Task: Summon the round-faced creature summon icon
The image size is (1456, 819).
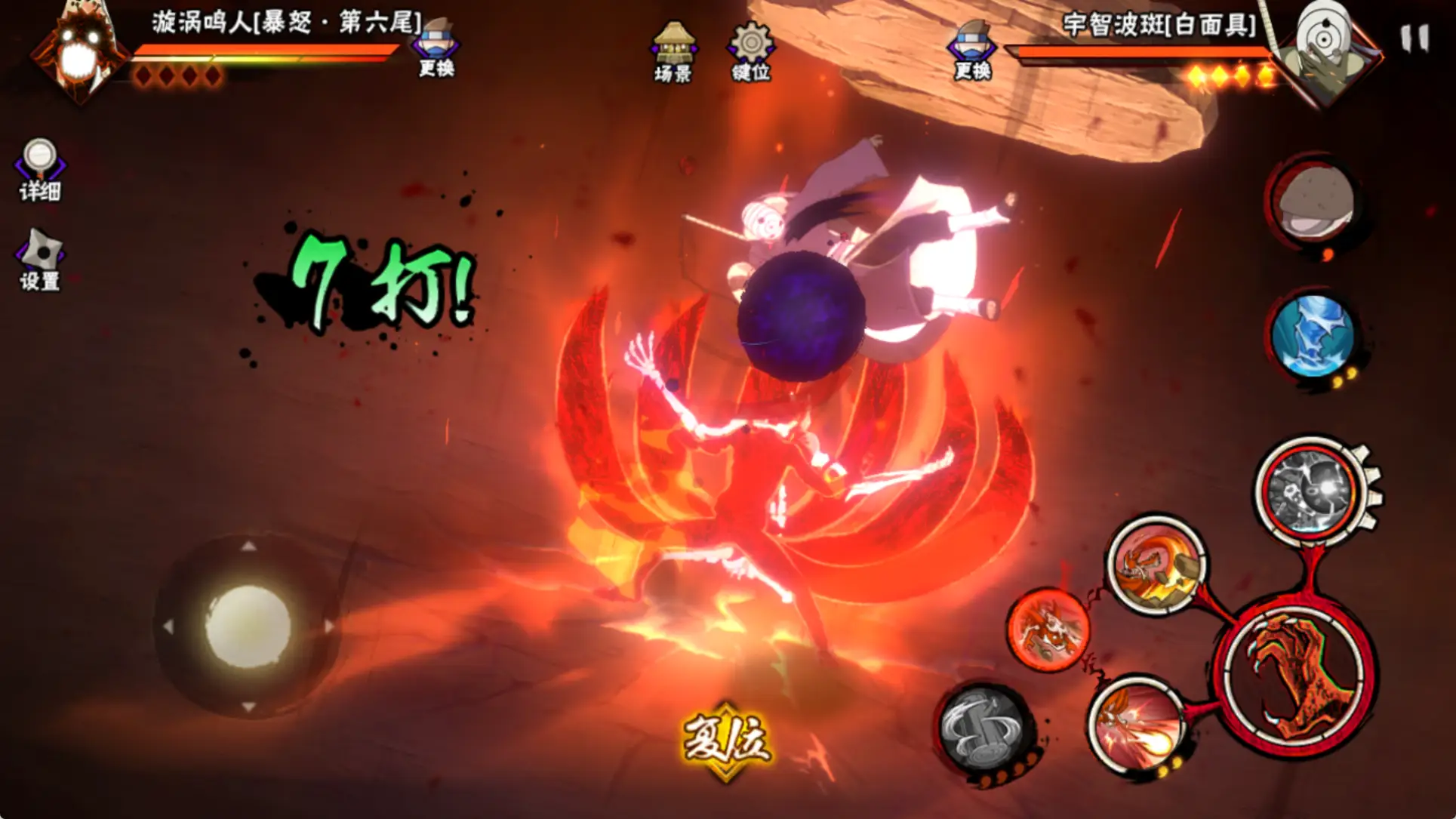Action: (1312, 200)
